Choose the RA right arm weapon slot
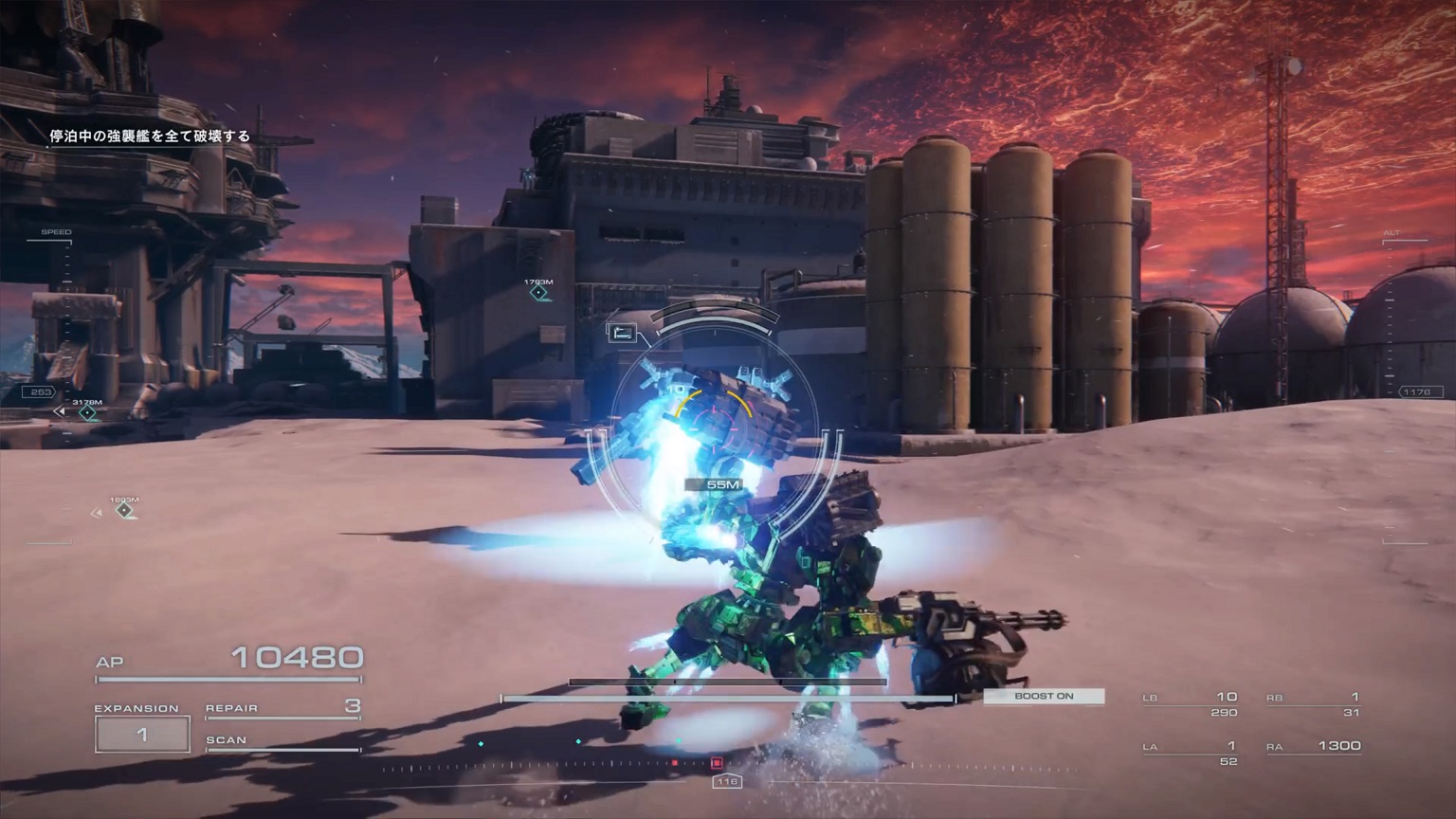The width and height of the screenshot is (1456, 819). (x=1313, y=747)
